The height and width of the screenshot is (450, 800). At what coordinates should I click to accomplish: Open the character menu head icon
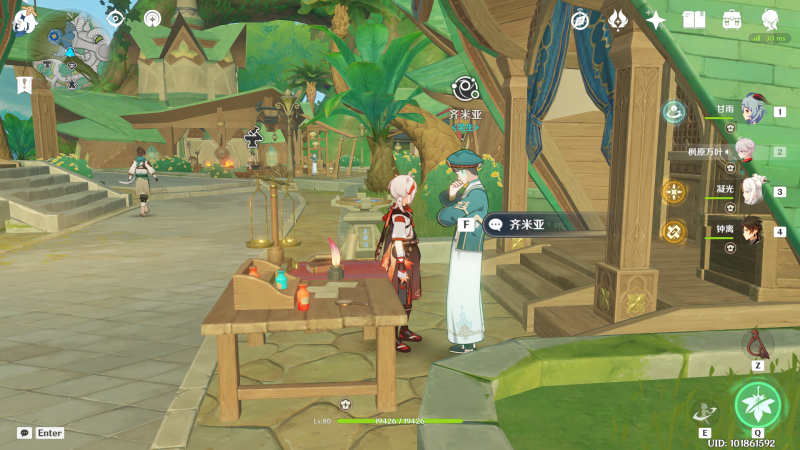click(770, 20)
